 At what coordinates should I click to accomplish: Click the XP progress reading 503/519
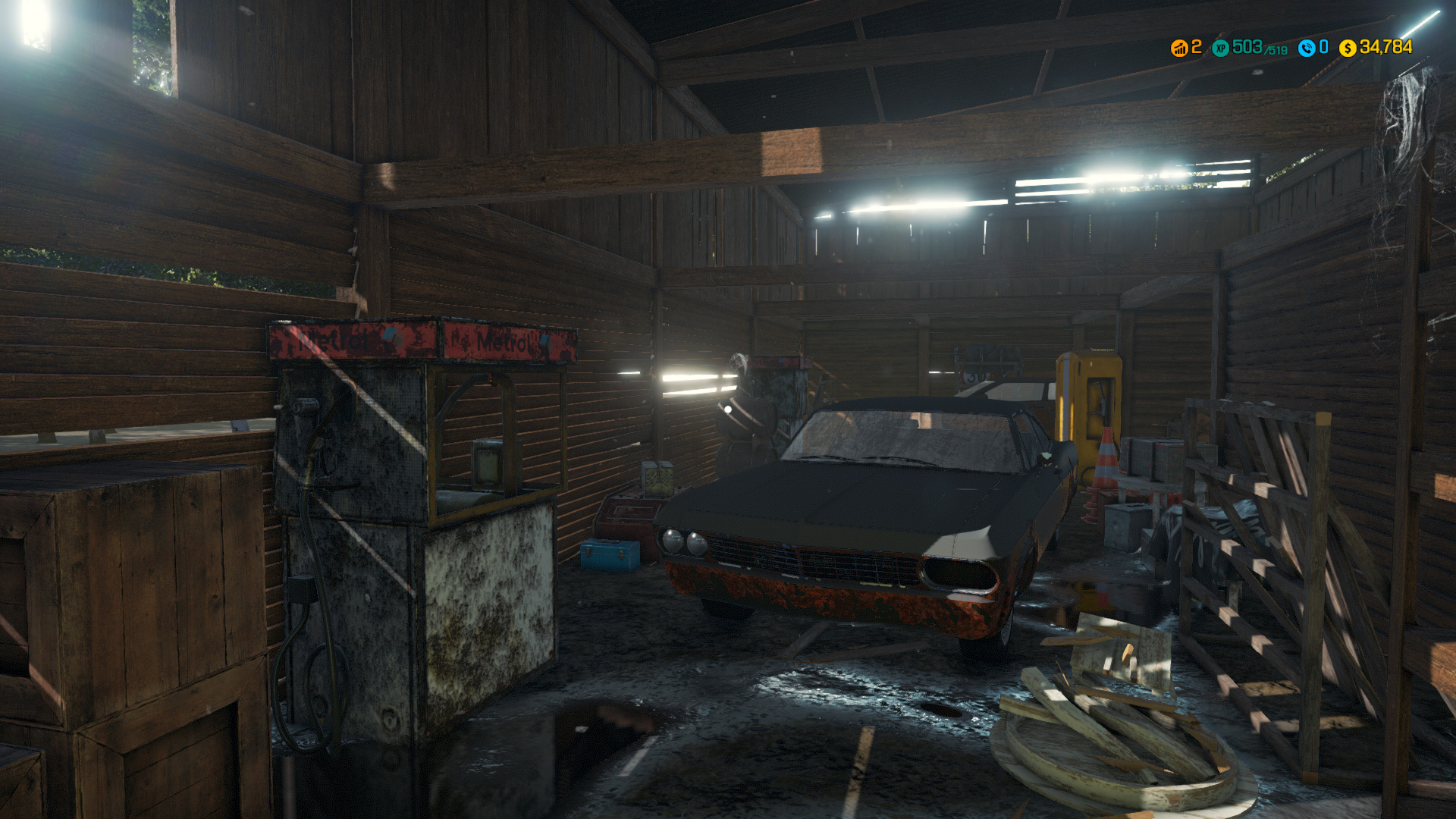tap(1260, 48)
